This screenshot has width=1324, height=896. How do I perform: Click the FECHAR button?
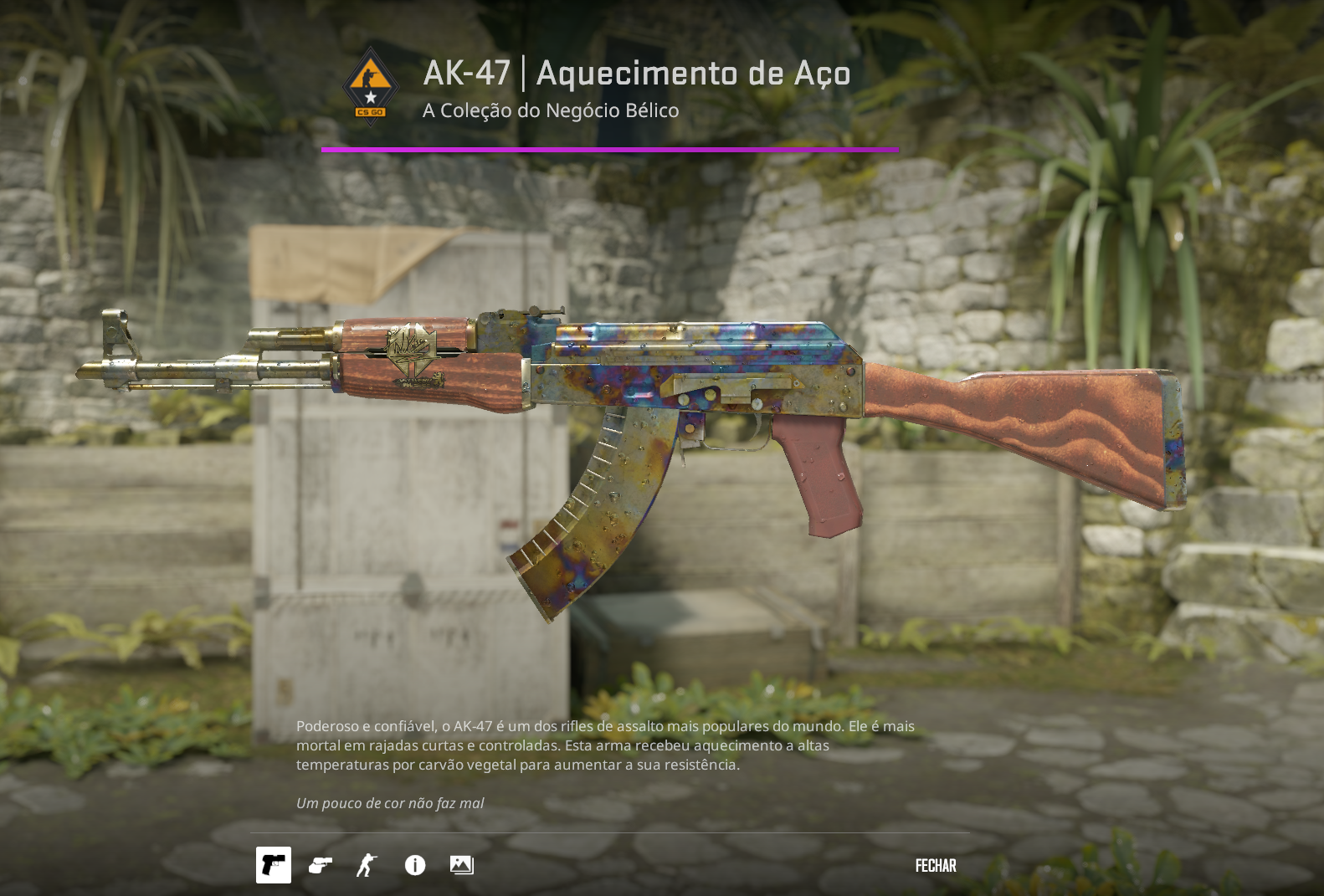tap(935, 866)
